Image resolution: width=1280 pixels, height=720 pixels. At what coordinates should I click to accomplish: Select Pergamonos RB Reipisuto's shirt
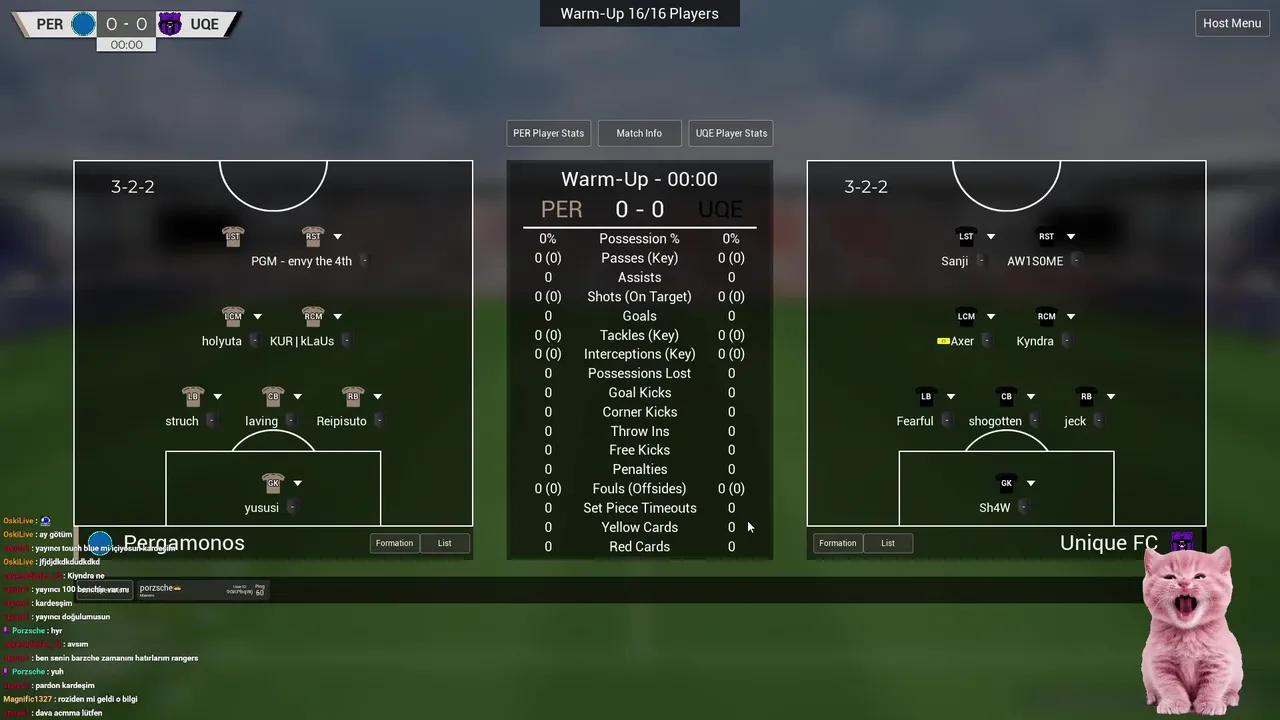pos(353,397)
